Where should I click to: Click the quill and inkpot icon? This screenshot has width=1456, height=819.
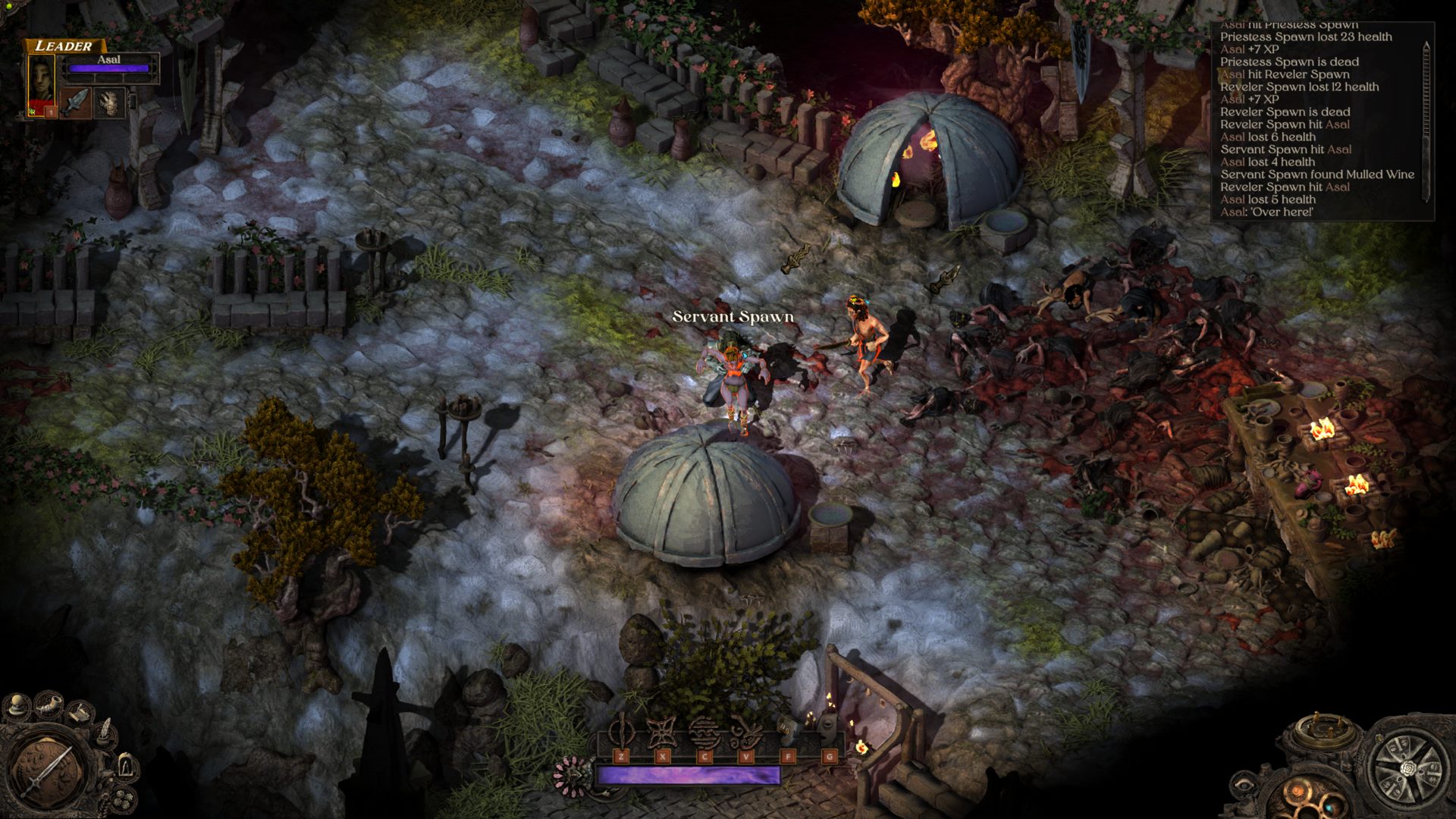click(x=105, y=733)
